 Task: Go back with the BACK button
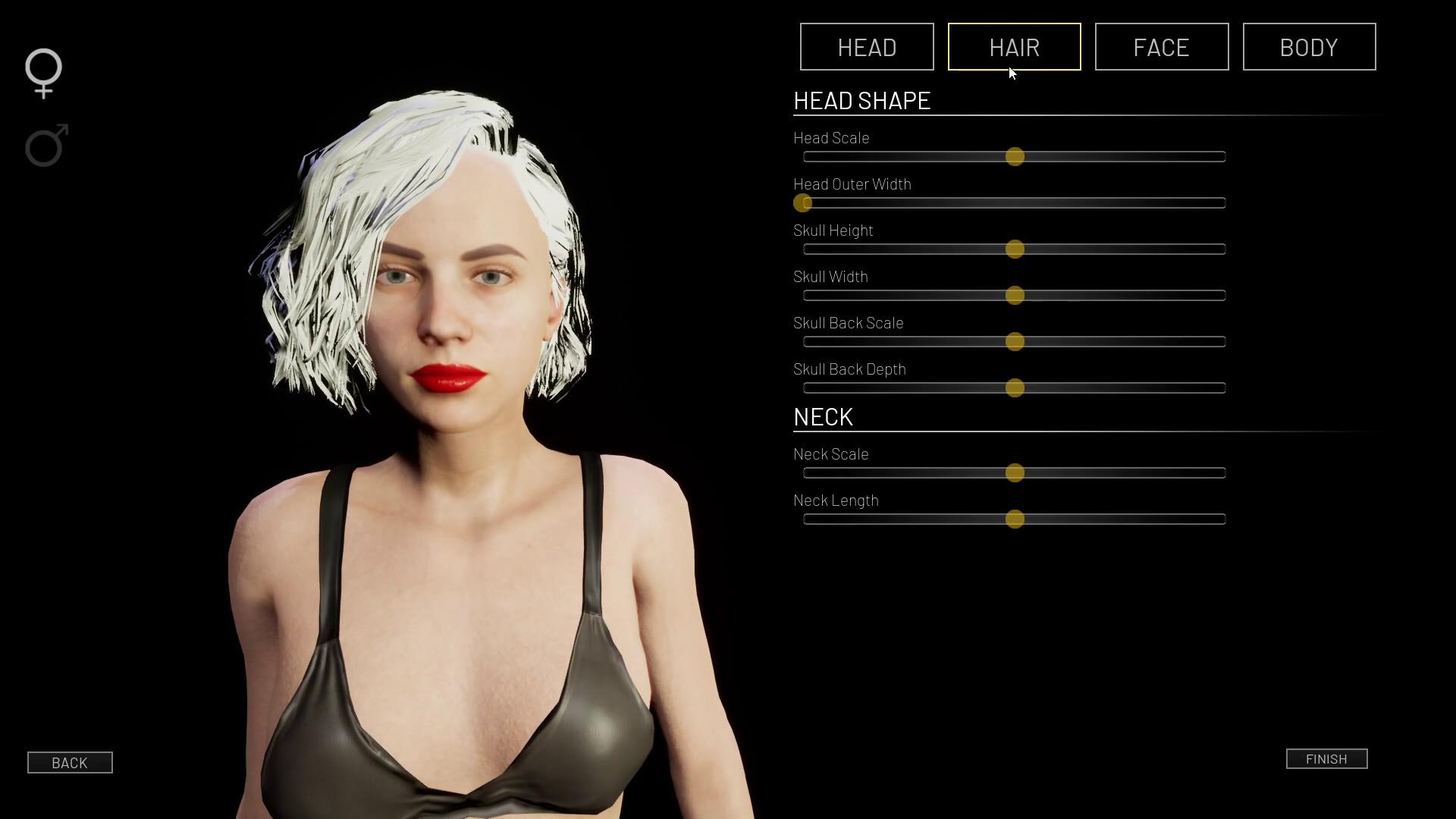[70, 763]
